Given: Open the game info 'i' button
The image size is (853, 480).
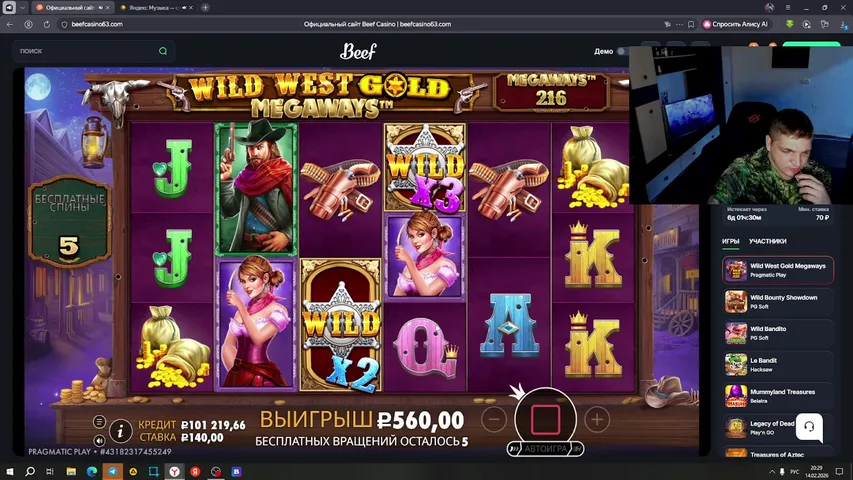Looking at the screenshot, I should point(121,431).
